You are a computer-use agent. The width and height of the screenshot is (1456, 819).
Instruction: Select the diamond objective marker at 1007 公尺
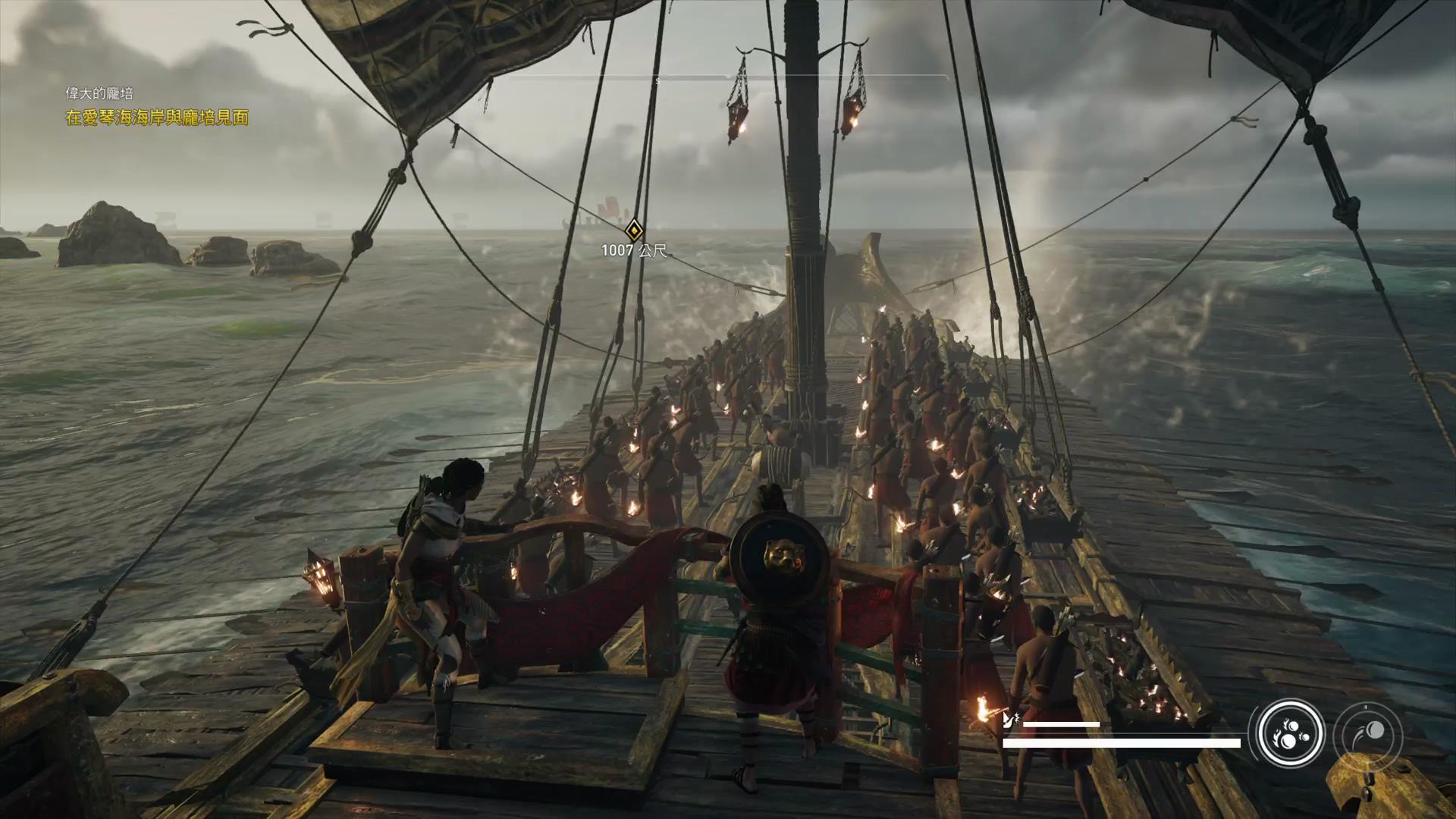tap(634, 230)
